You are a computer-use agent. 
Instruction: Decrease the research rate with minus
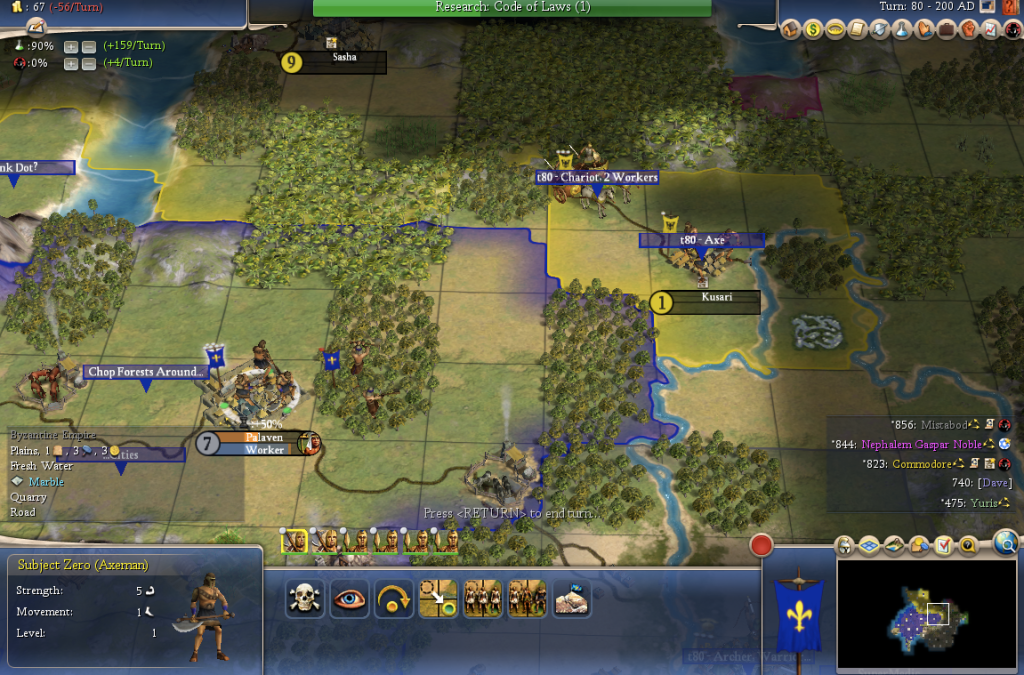pos(89,46)
